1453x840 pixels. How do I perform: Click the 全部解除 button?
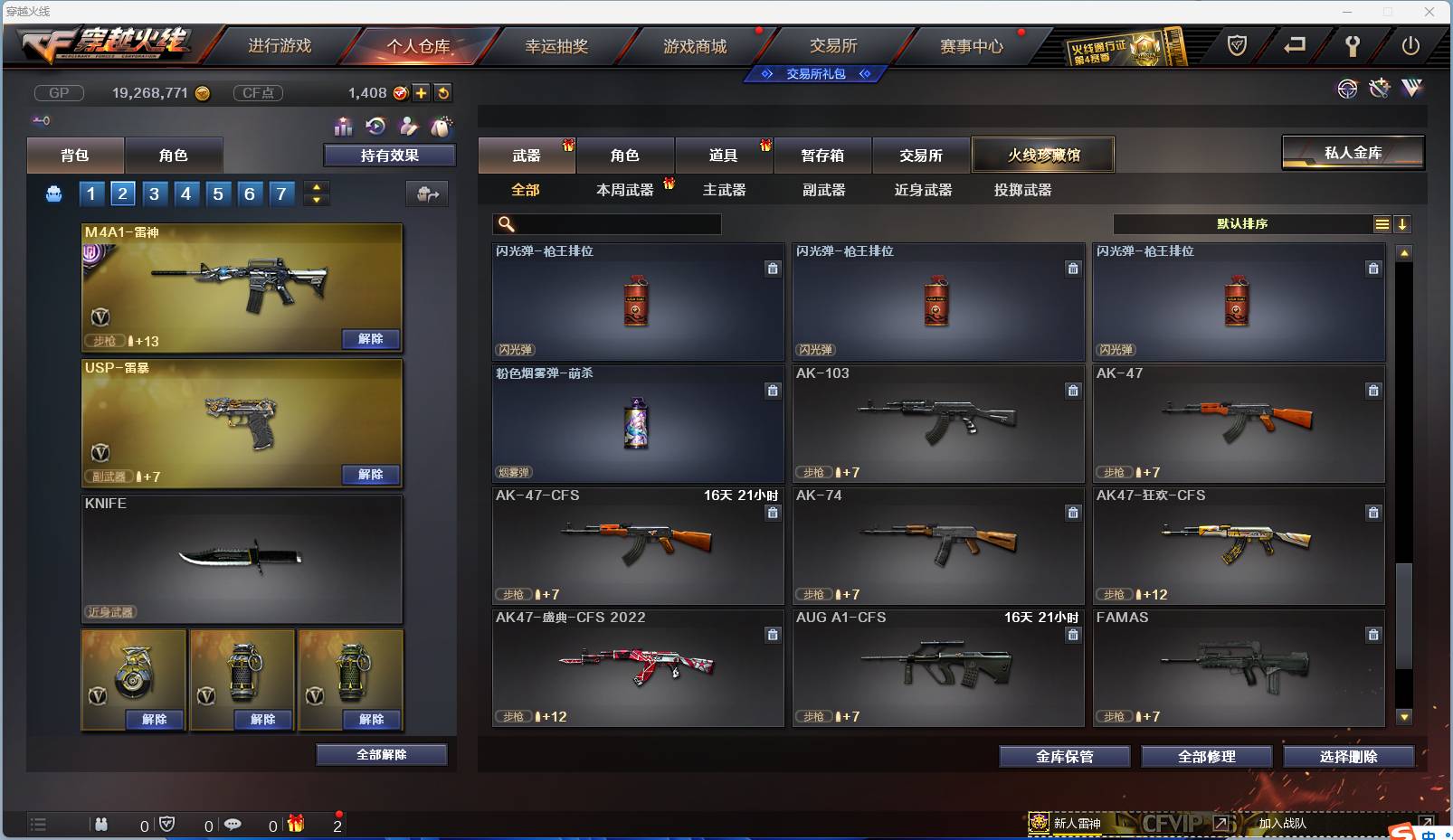click(382, 754)
